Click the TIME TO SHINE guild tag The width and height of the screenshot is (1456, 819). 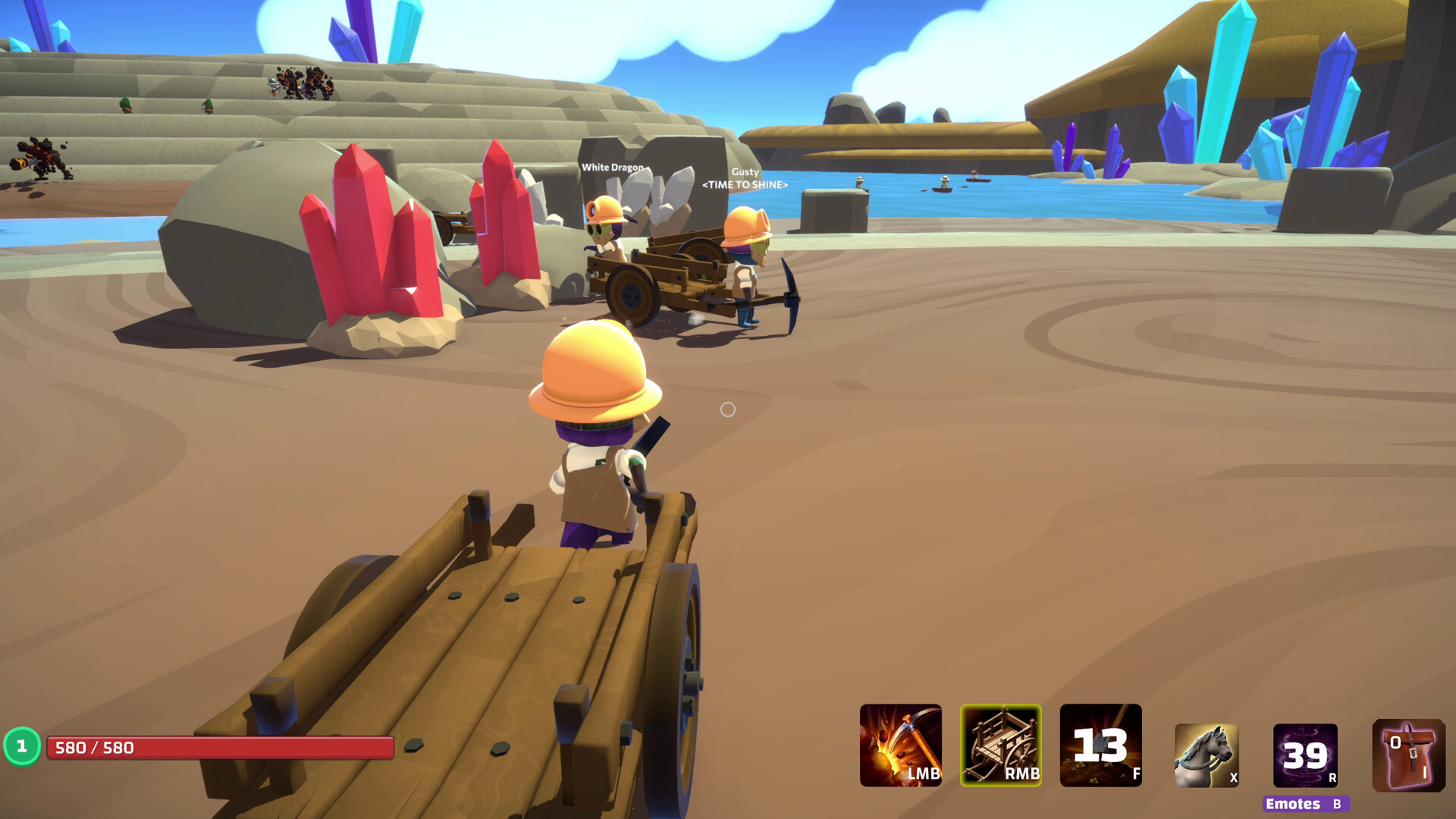coord(745,184)
